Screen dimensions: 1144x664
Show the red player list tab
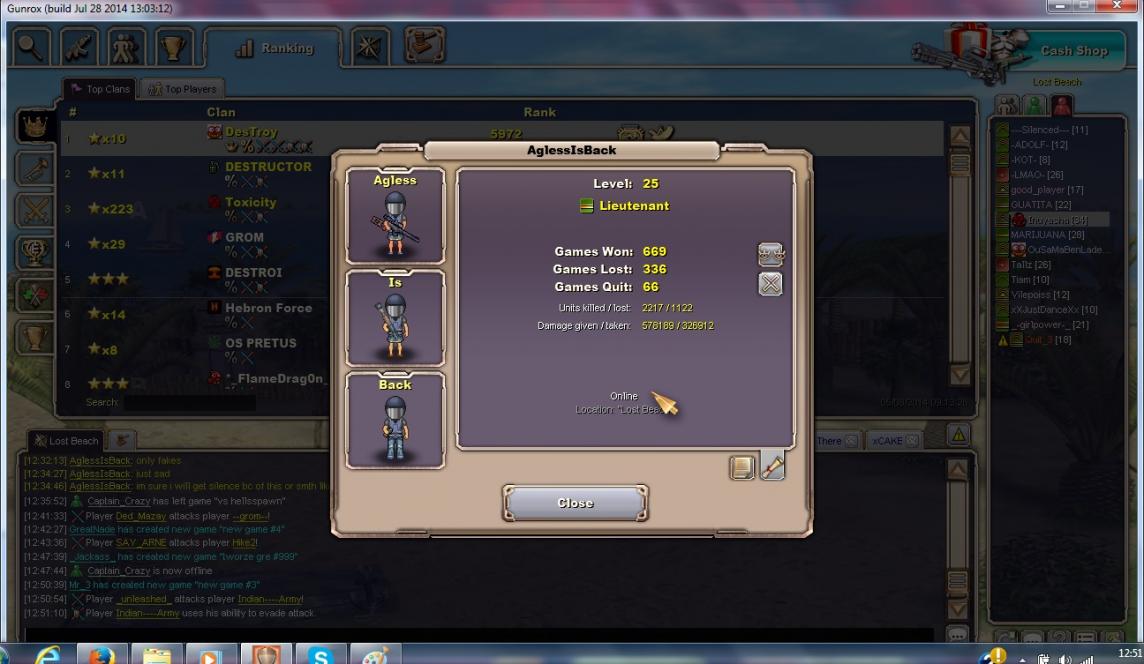click(1061, 105)
